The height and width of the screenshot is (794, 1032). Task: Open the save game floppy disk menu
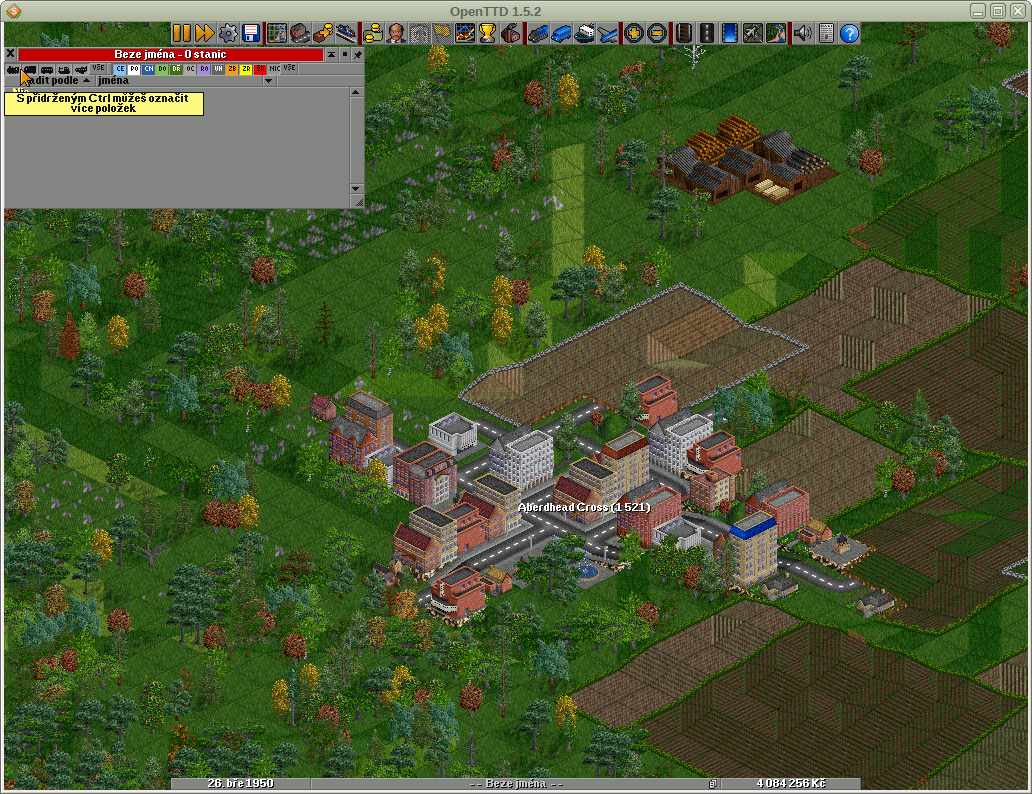[251, 34]
